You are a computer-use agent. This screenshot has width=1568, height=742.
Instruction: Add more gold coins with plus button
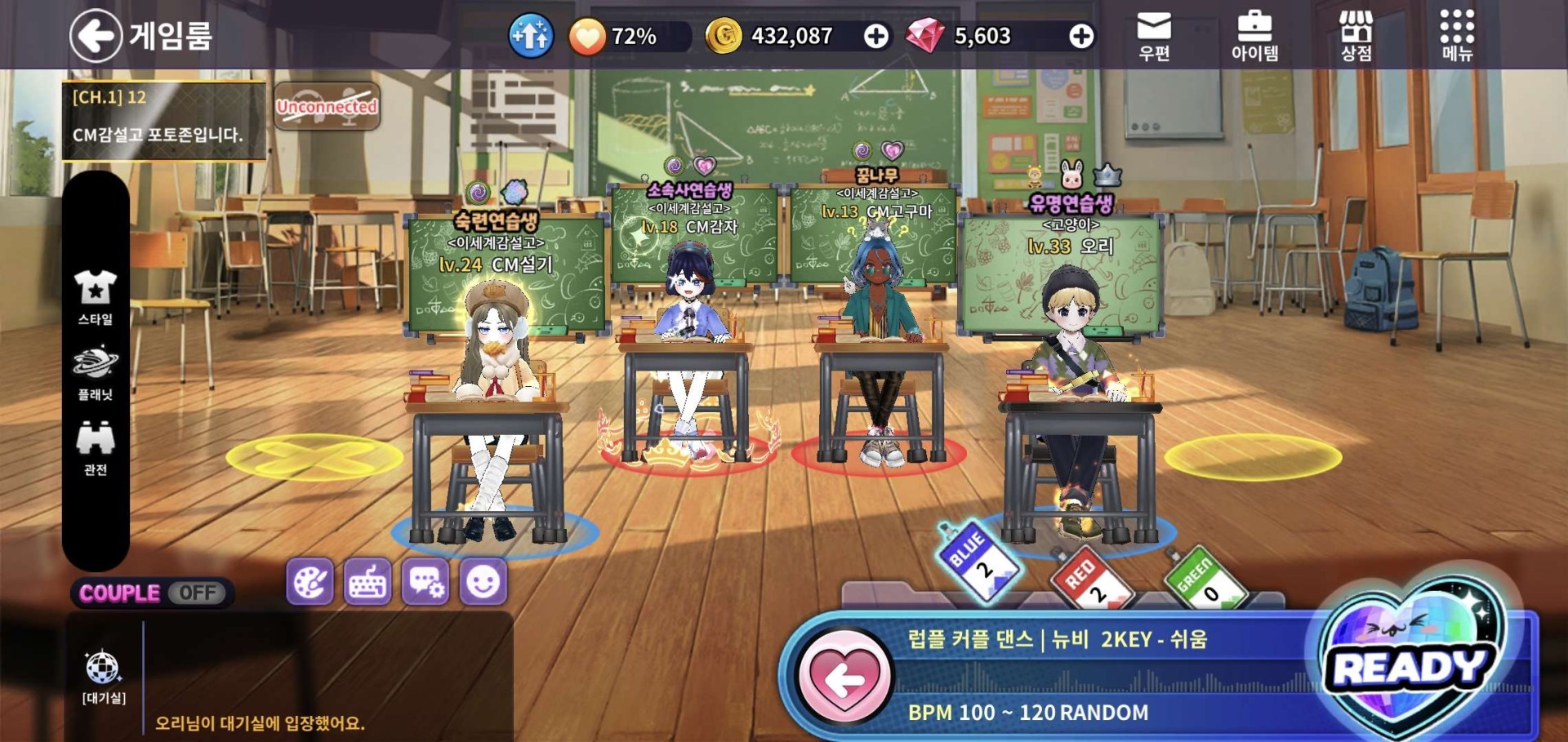(876, 37)
